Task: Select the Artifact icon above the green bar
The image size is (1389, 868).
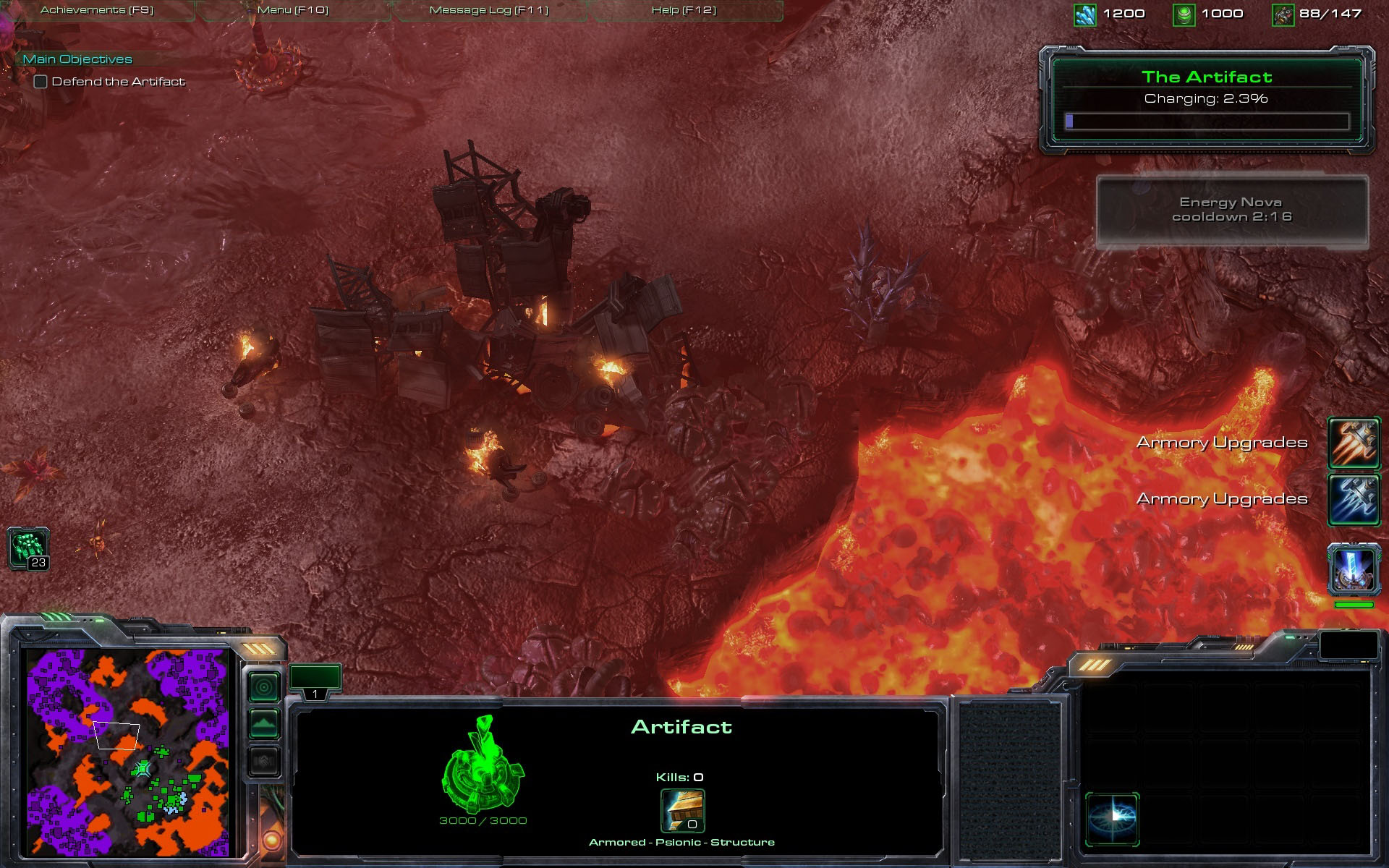Action: pyautogui.click(x=1354, y=570)
